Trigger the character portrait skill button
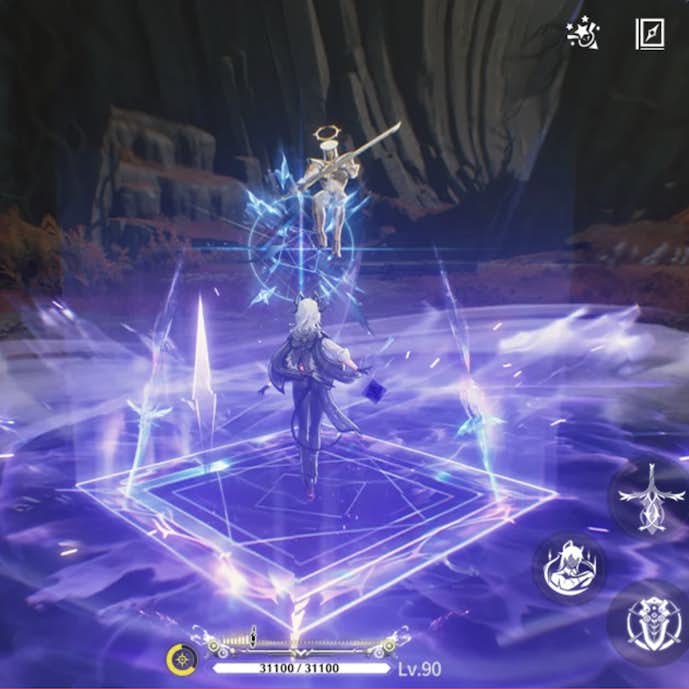The height and width of the screenshot is (689, 689). click(568, 566)
